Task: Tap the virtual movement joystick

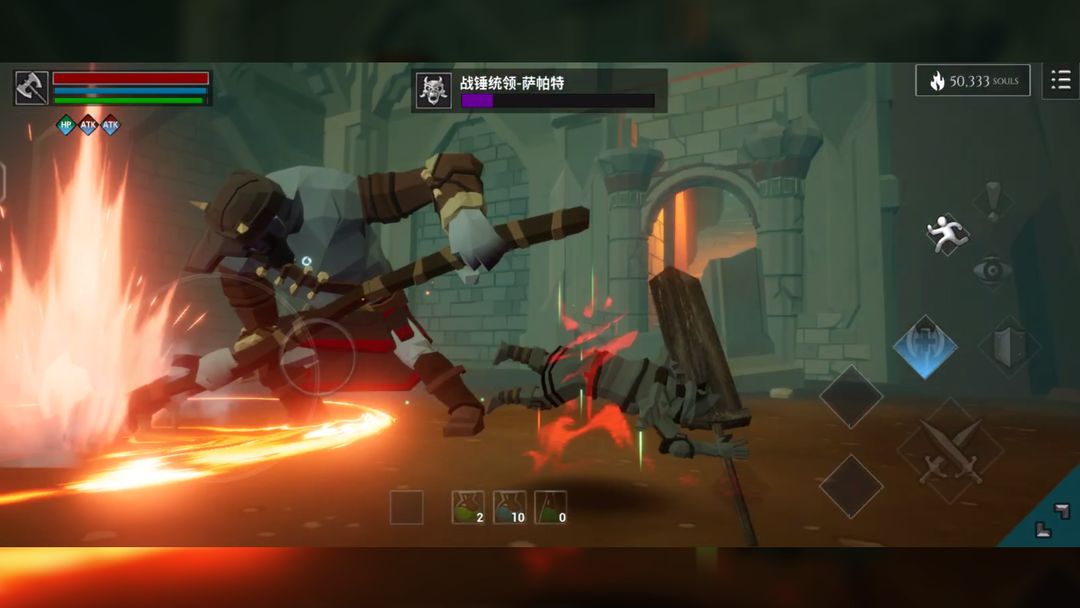Action: [x=315, y=357]
